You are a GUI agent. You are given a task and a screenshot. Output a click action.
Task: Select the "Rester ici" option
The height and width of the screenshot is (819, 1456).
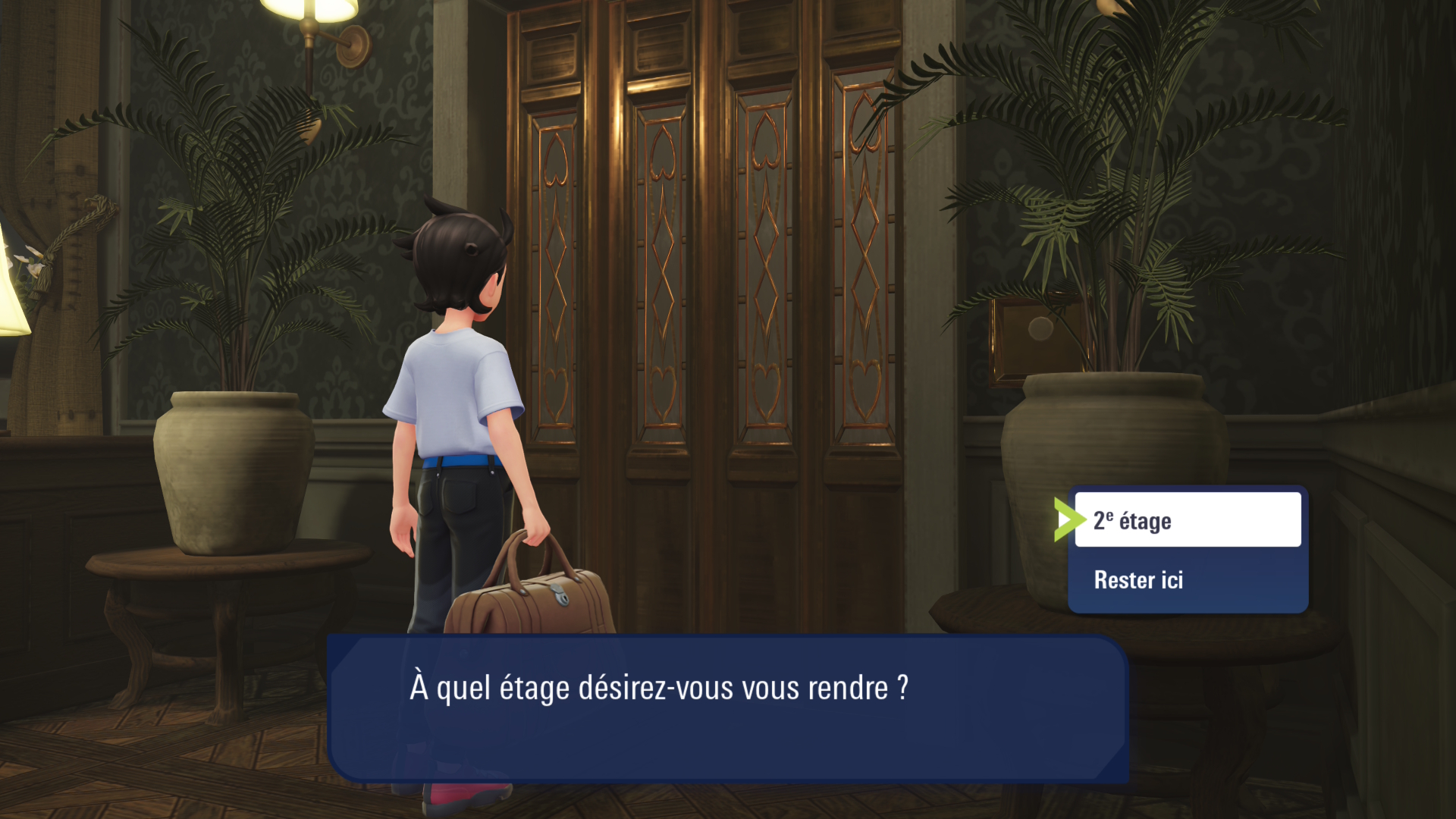click(x=1187, y=580)
